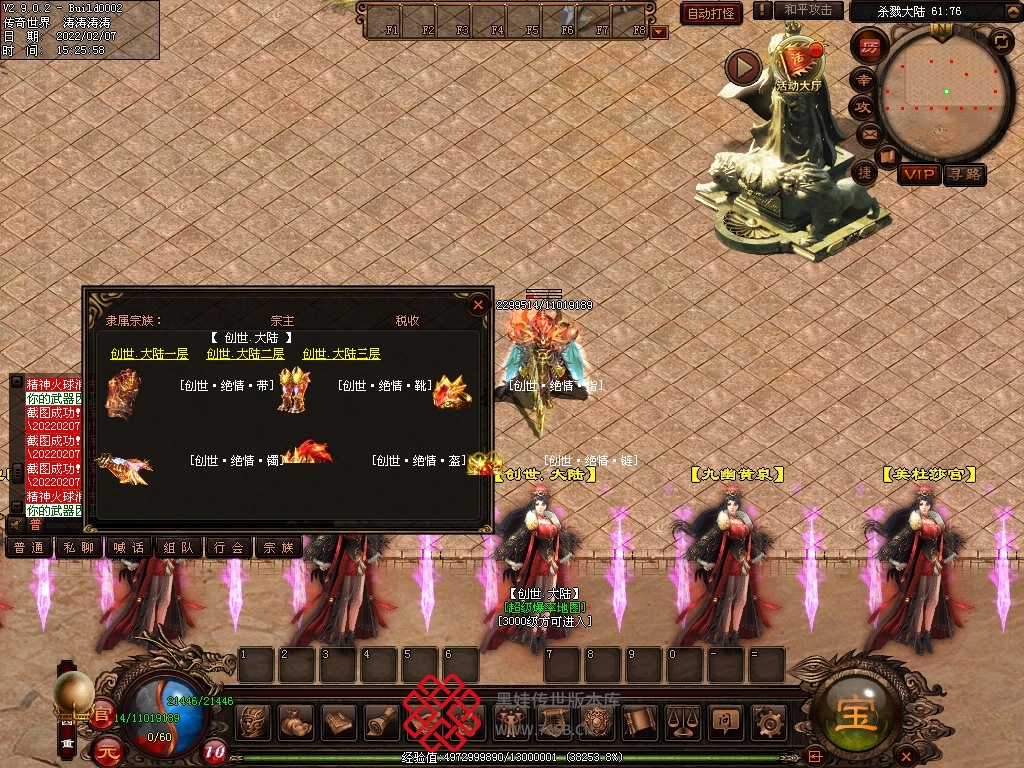The width and height of the screenshot is (1024, 768).
Task: Open the VIP panel
Action: click(918, 174)
